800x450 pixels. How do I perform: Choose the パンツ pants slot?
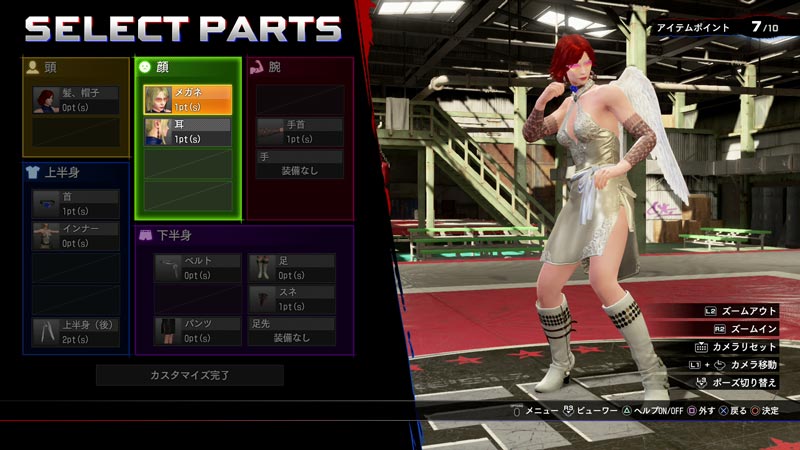198,332
